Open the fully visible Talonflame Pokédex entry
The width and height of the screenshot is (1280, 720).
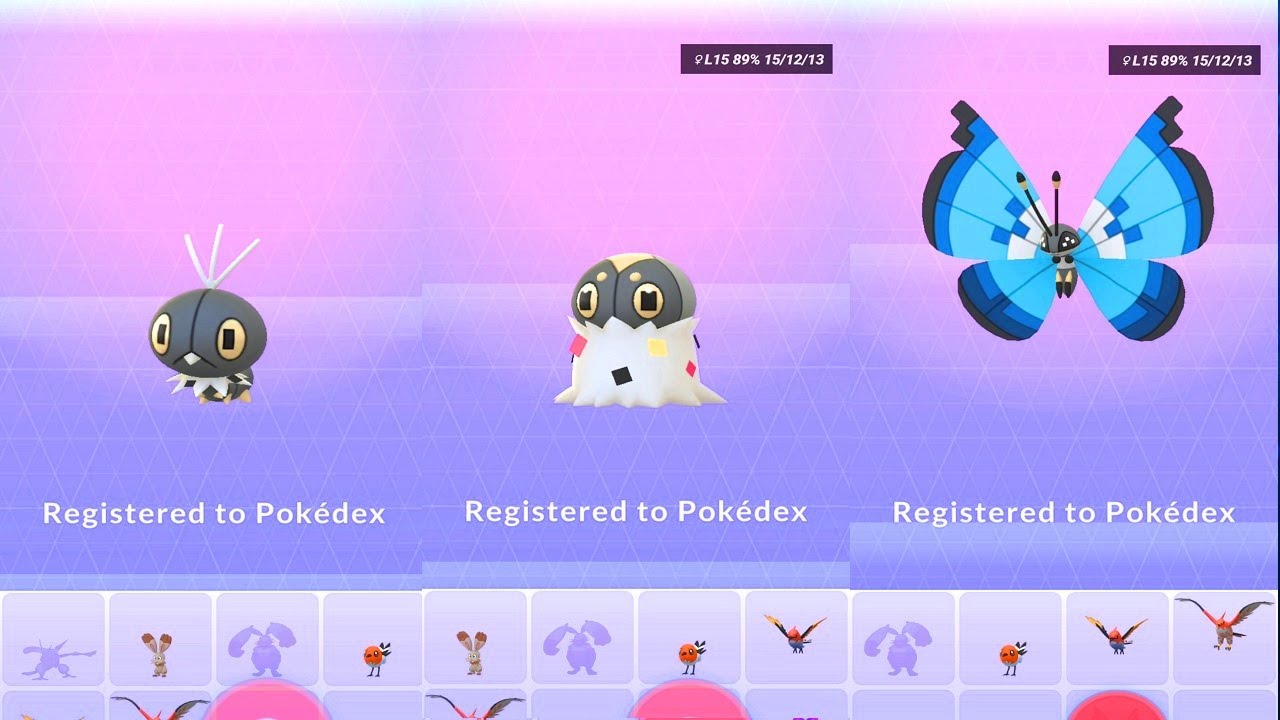click(x=1223, y=626)
